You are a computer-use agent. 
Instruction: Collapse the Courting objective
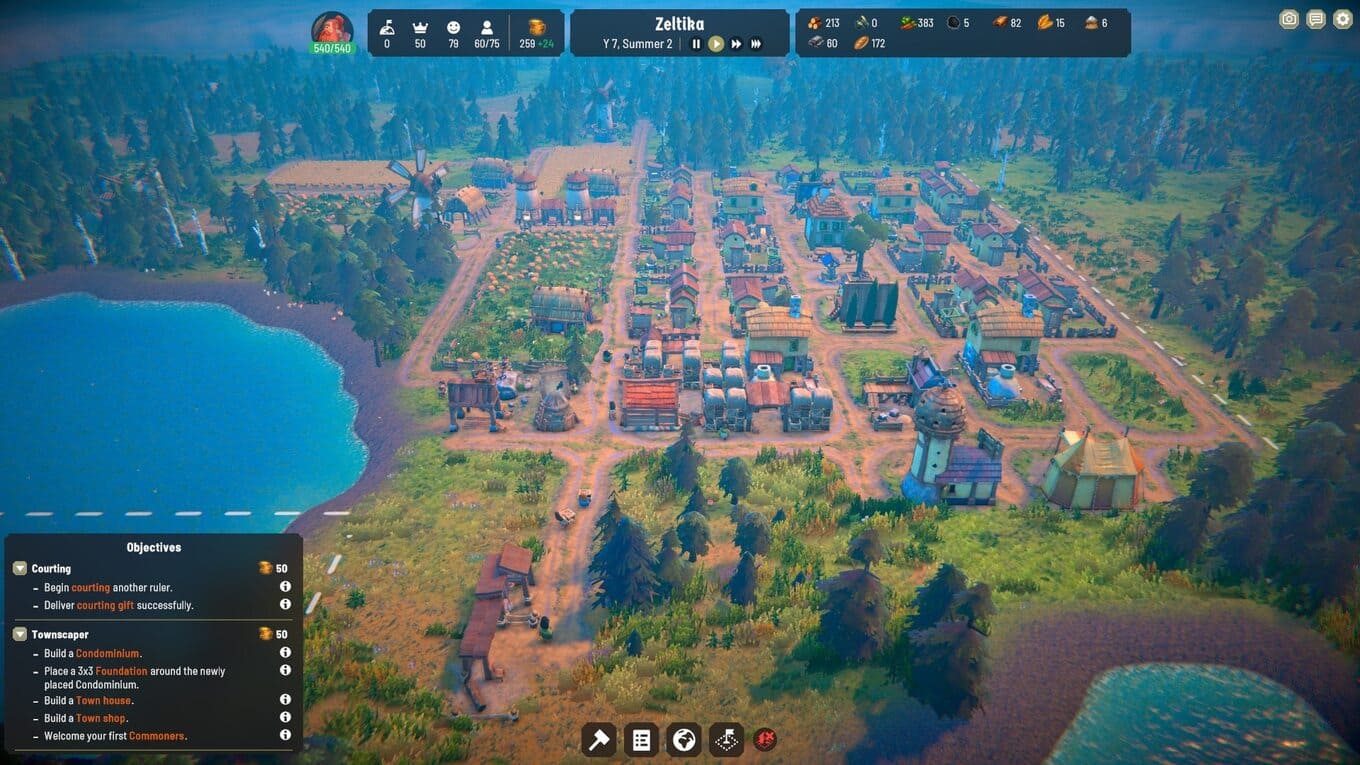[x=20, y=568]
